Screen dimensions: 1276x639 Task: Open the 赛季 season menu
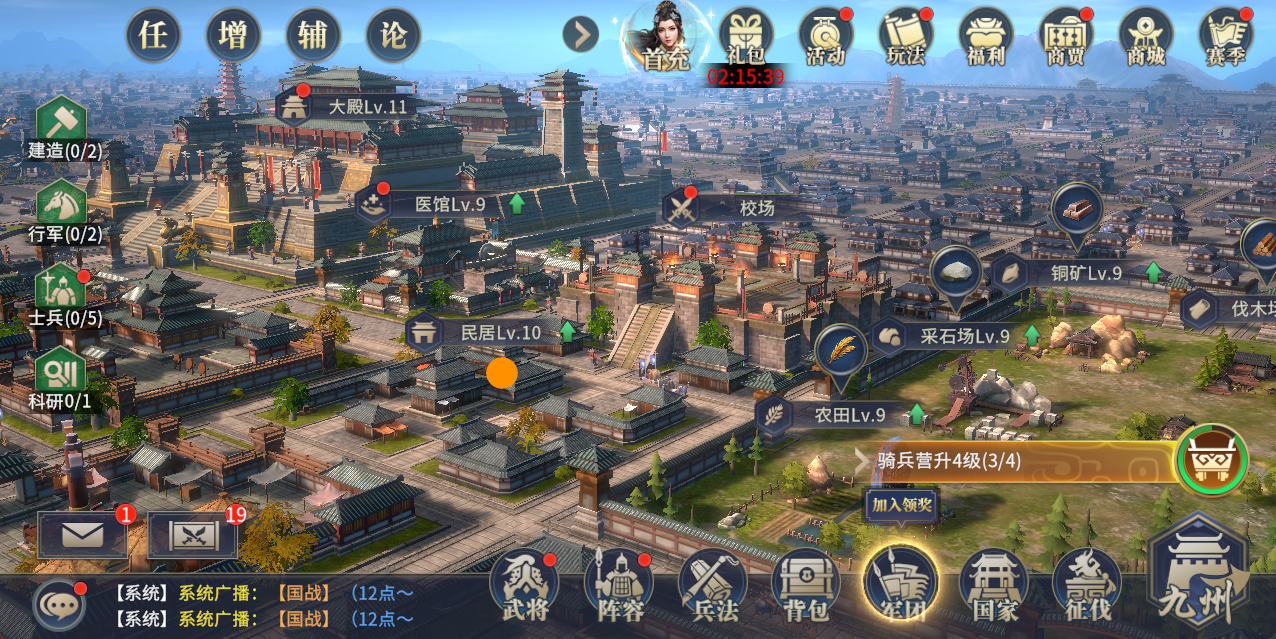pos(1225,36)
